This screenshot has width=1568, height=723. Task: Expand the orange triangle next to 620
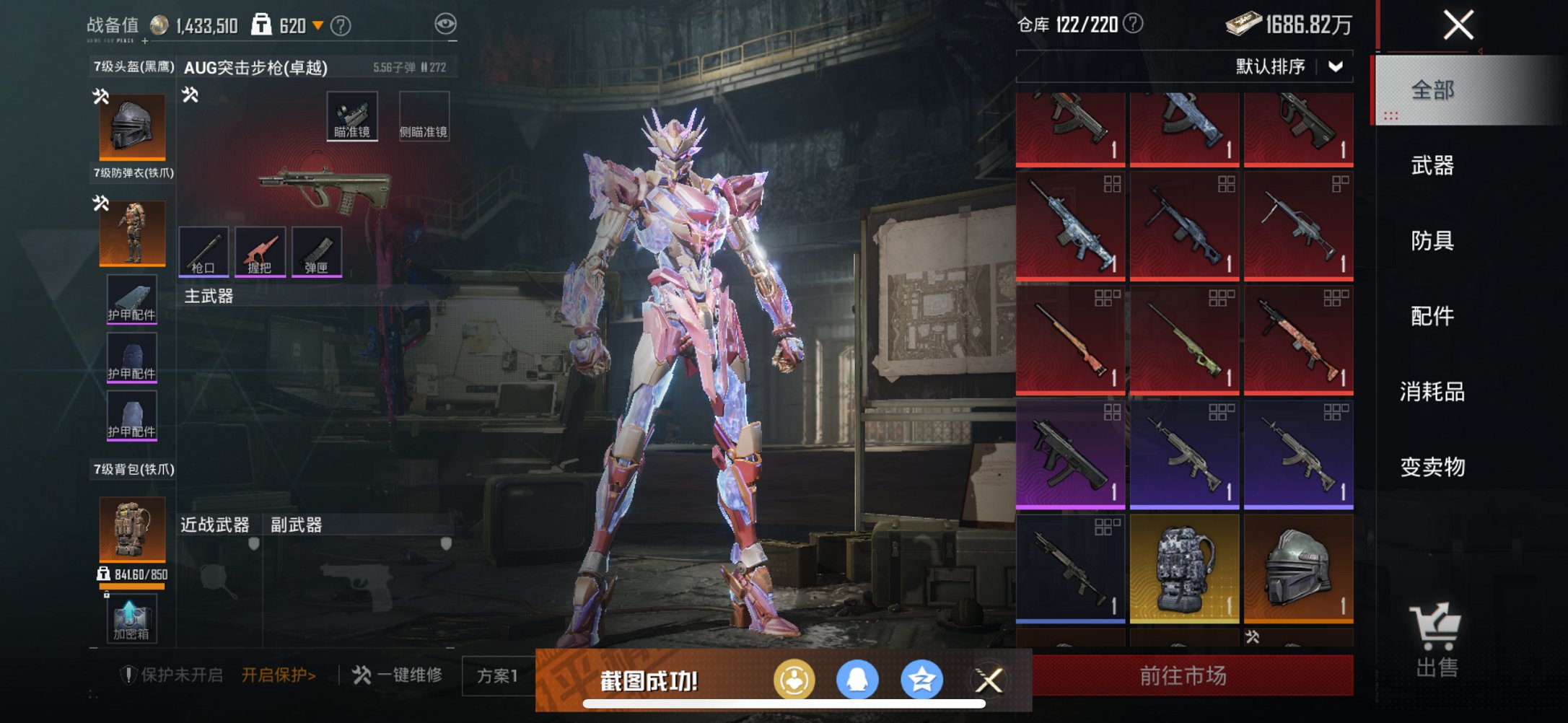coord(316,22)
